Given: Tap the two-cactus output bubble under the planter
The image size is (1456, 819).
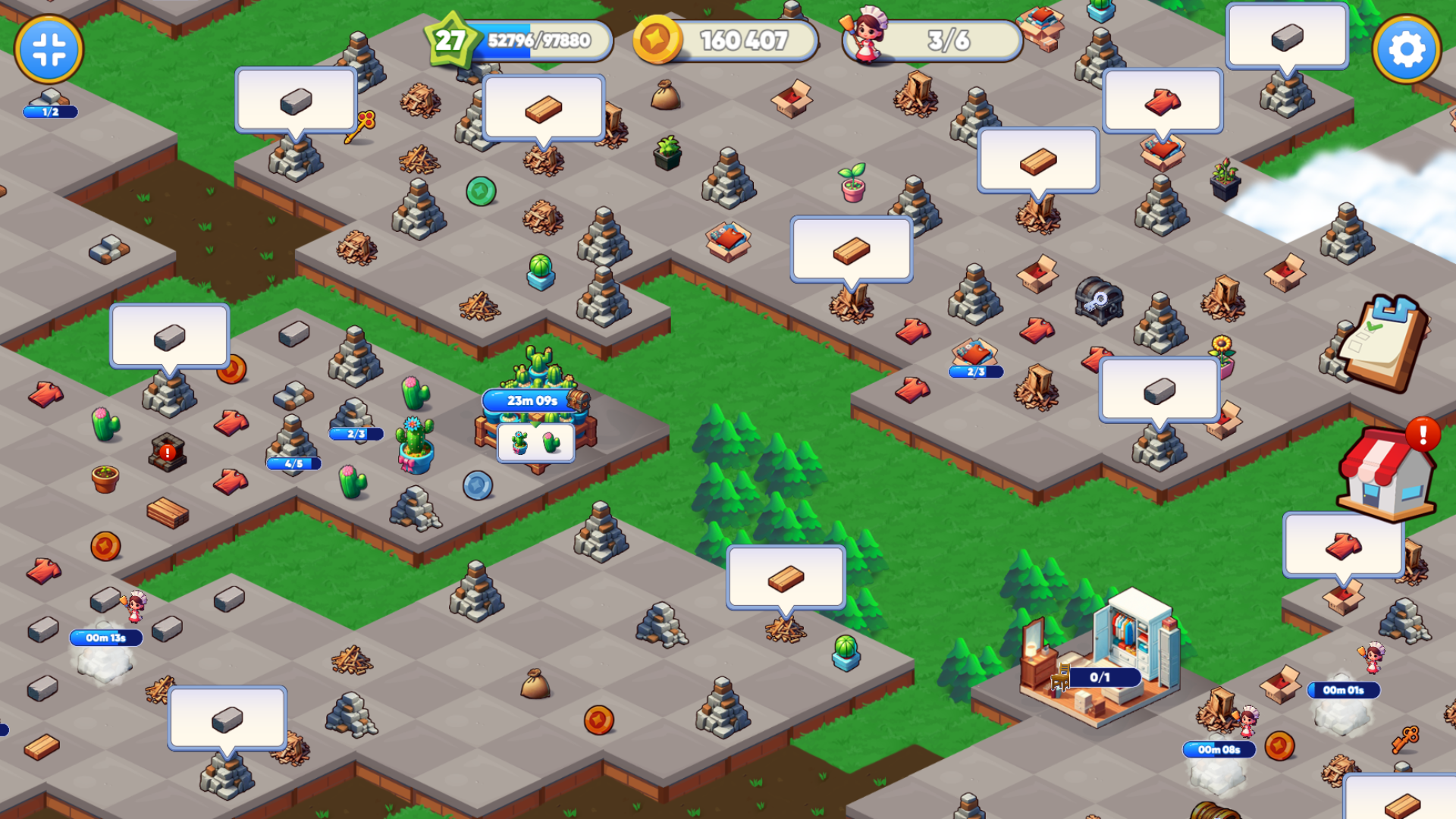Looking at the screenshot, I should [x=535, y=443].
